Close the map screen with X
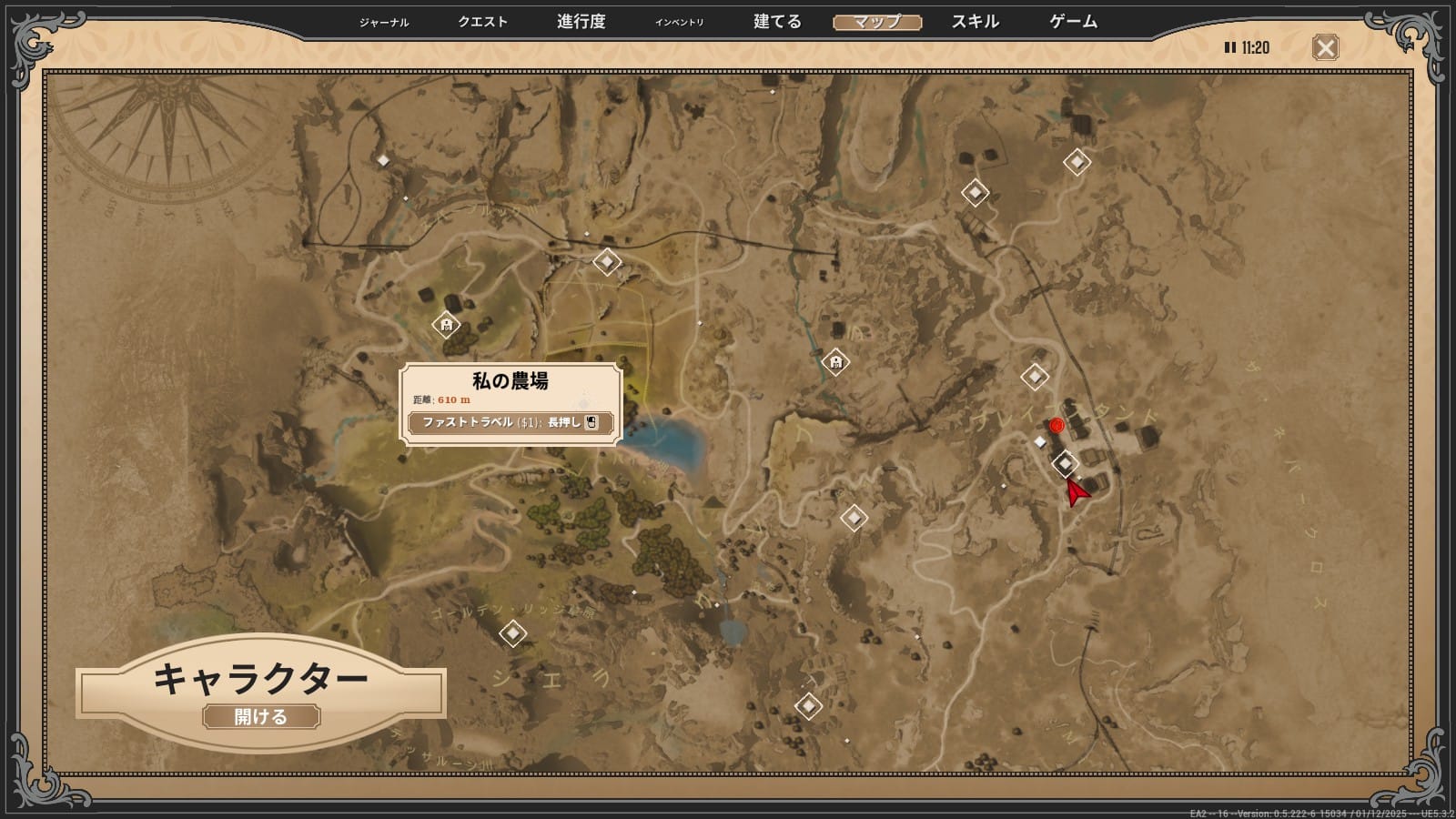This screenshot has height=819, width=1456. pyautogui.click(x=1325, y=47)
